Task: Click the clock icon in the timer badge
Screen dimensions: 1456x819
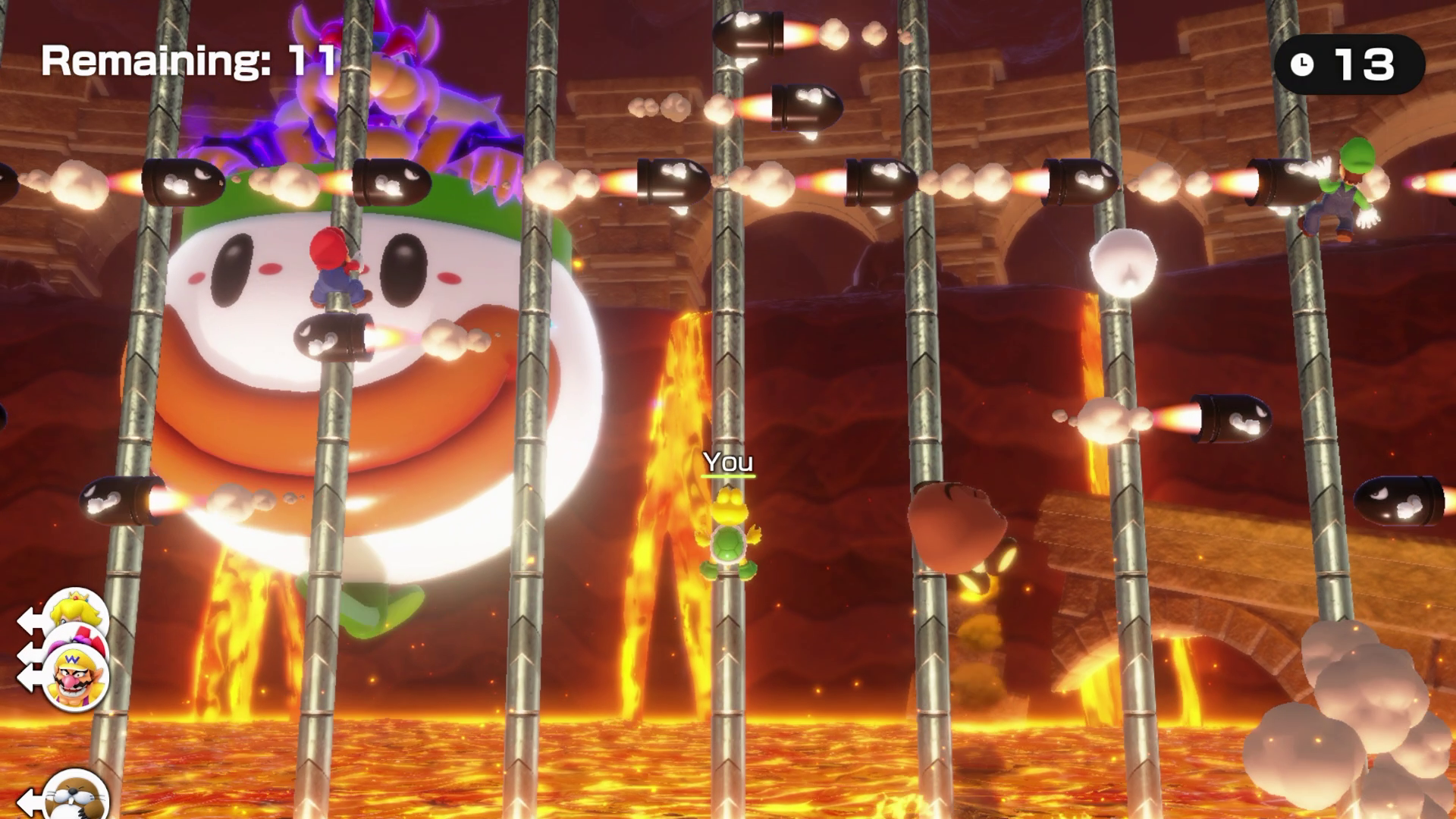Action: pos(1301,64)
